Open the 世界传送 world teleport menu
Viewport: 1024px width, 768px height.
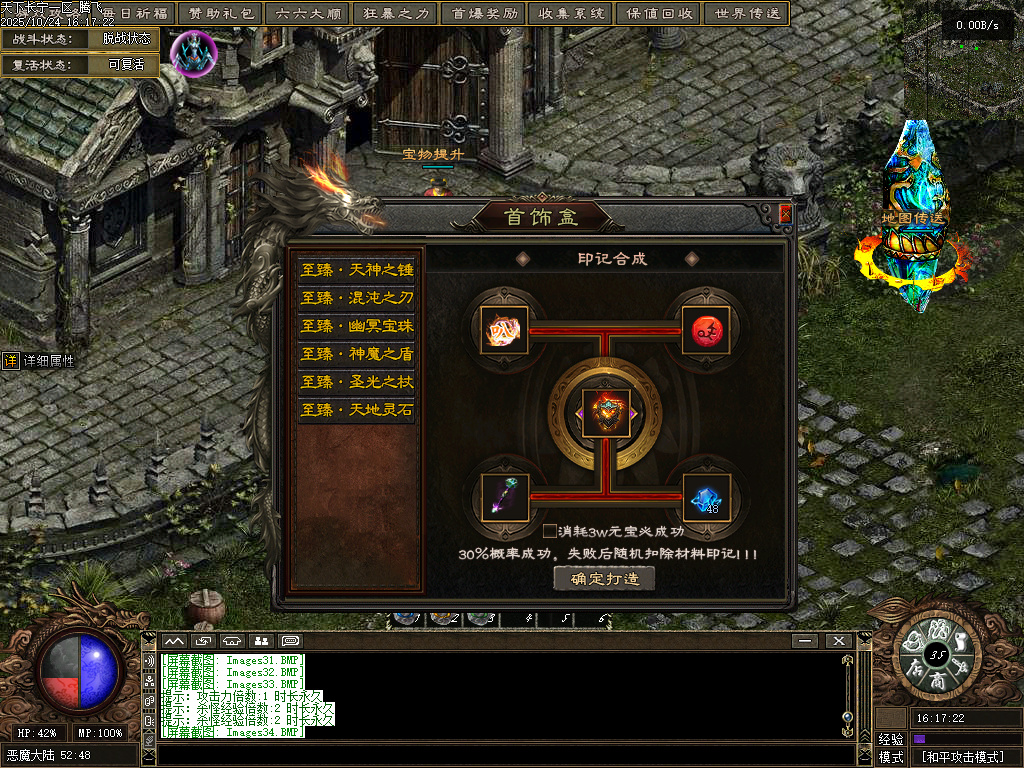746,14
